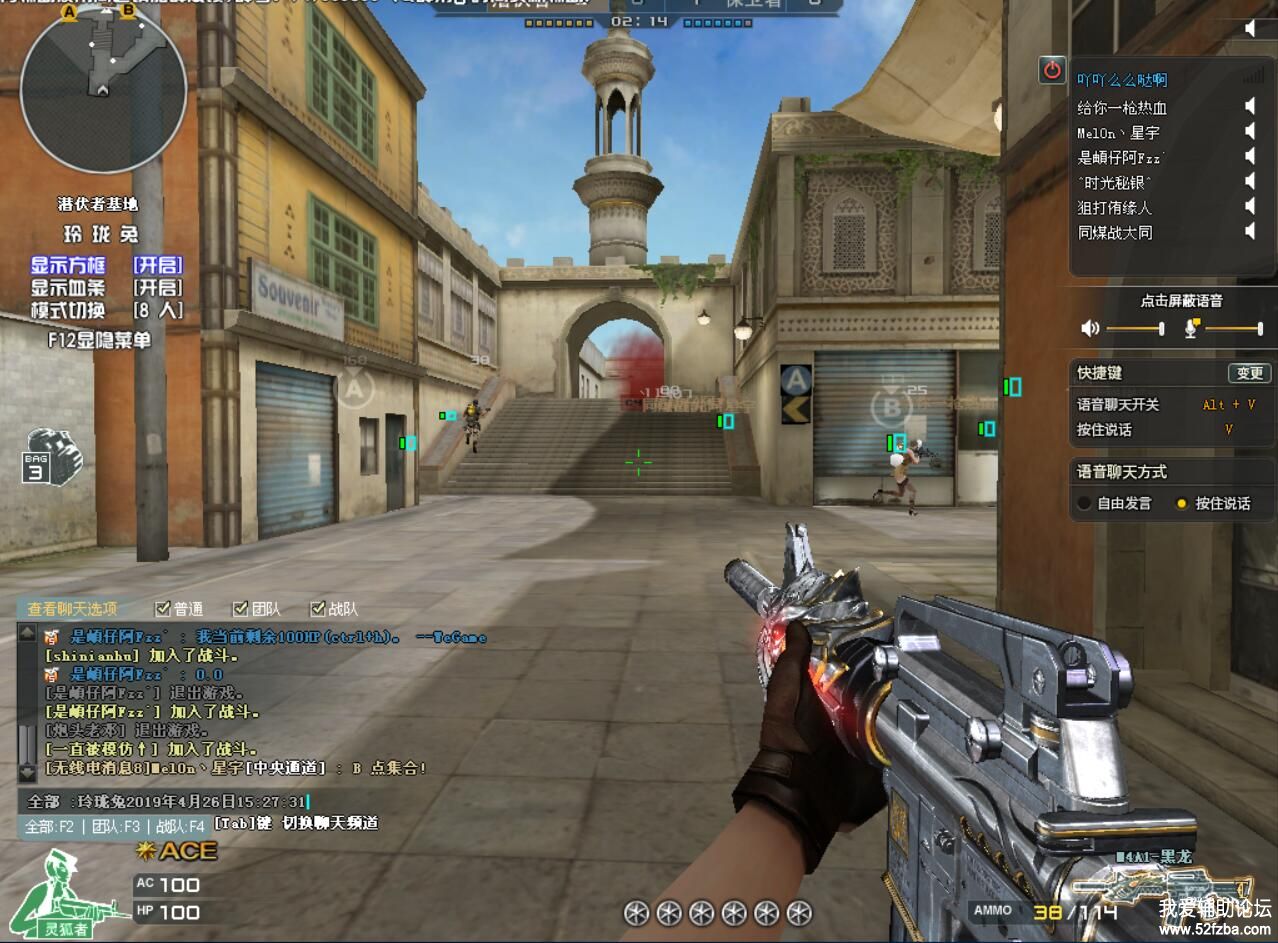Mute the player 给你一枪热血

1250,106
